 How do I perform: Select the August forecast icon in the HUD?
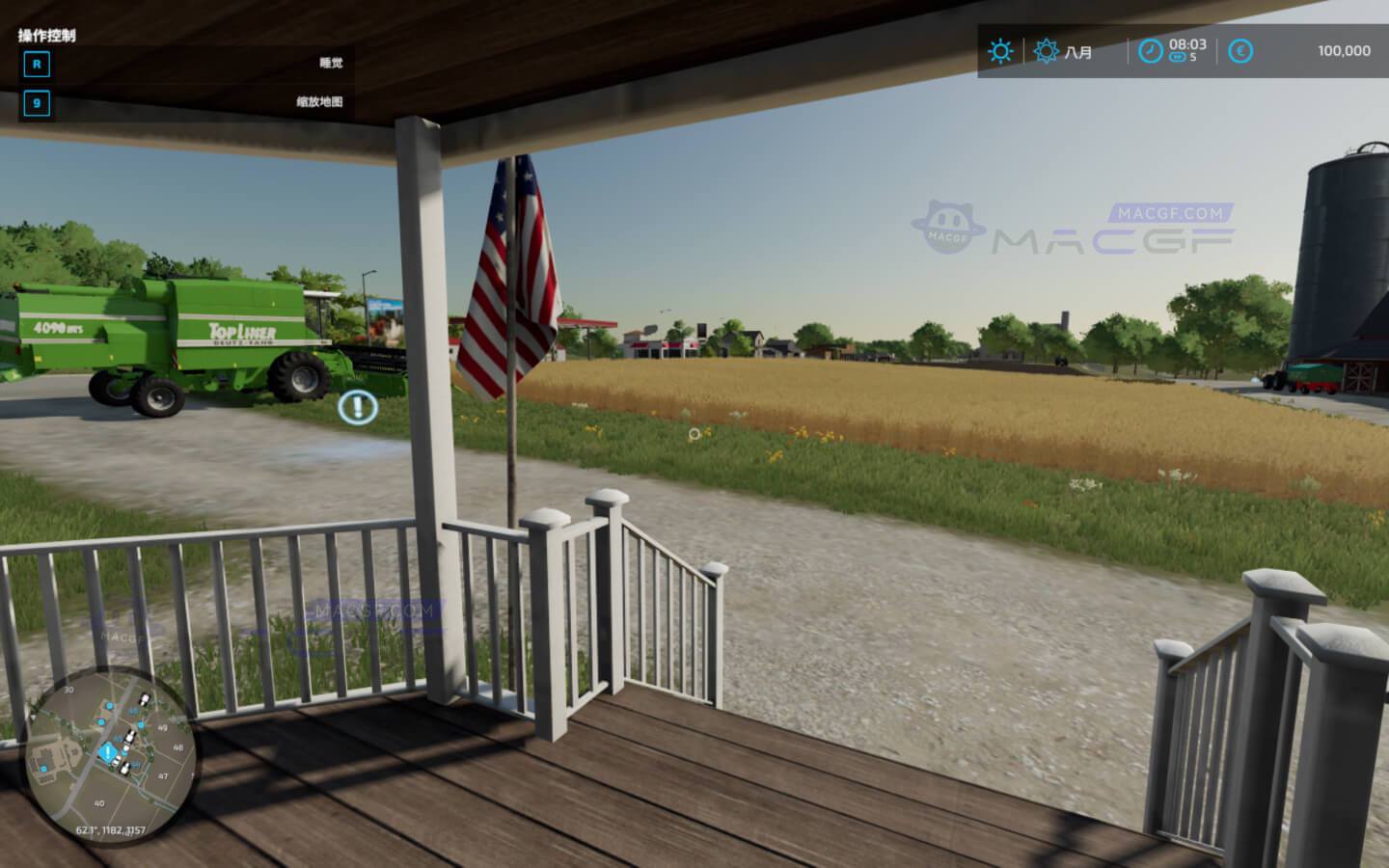1046,50
